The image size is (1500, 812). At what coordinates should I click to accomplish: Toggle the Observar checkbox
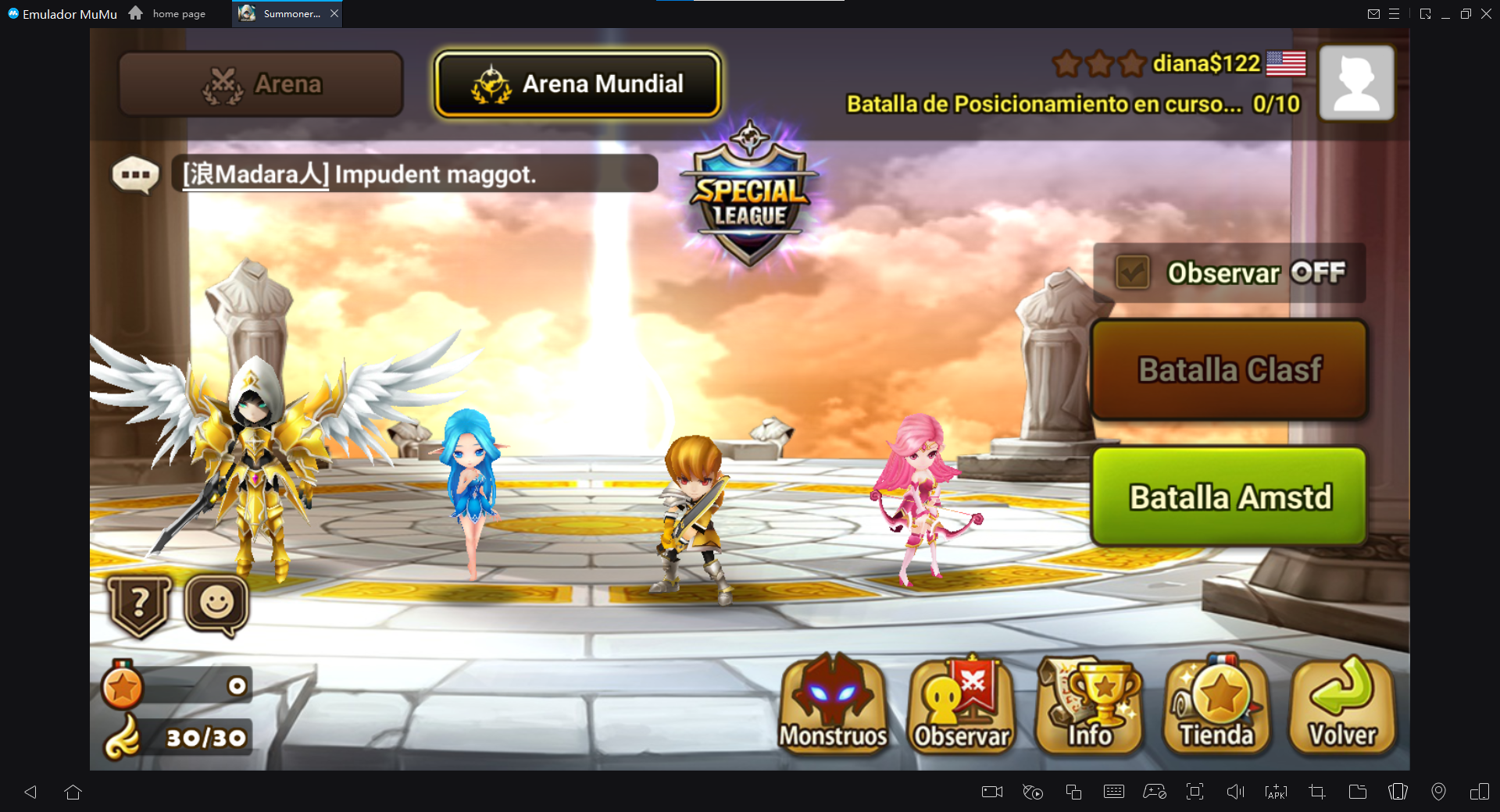pos(1132,272)
